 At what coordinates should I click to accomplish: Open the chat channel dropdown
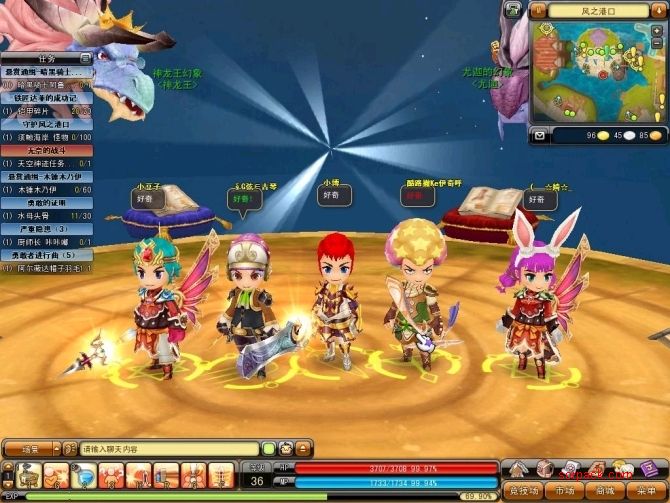point(31,449)
